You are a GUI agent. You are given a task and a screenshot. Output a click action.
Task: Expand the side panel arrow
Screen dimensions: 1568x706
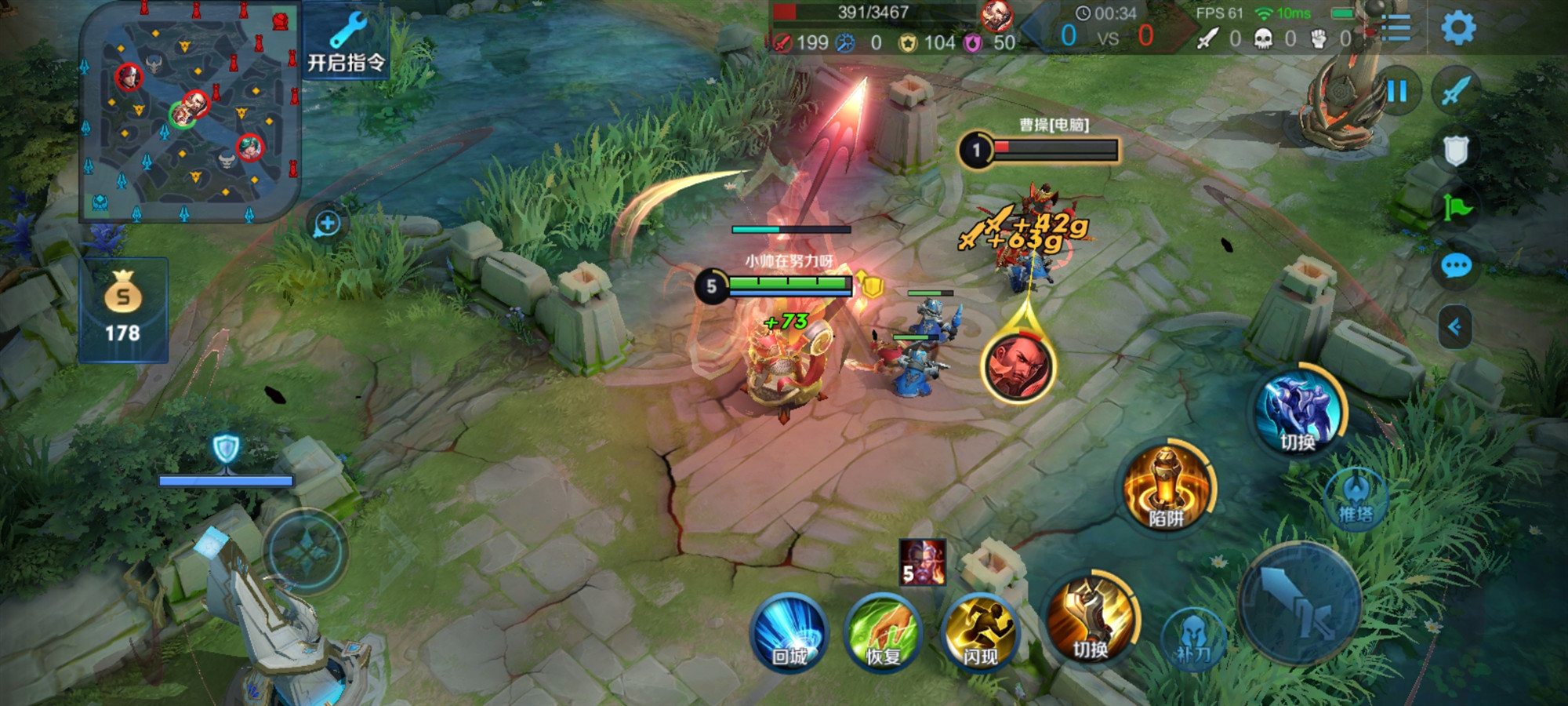(x=1454, y=326)
